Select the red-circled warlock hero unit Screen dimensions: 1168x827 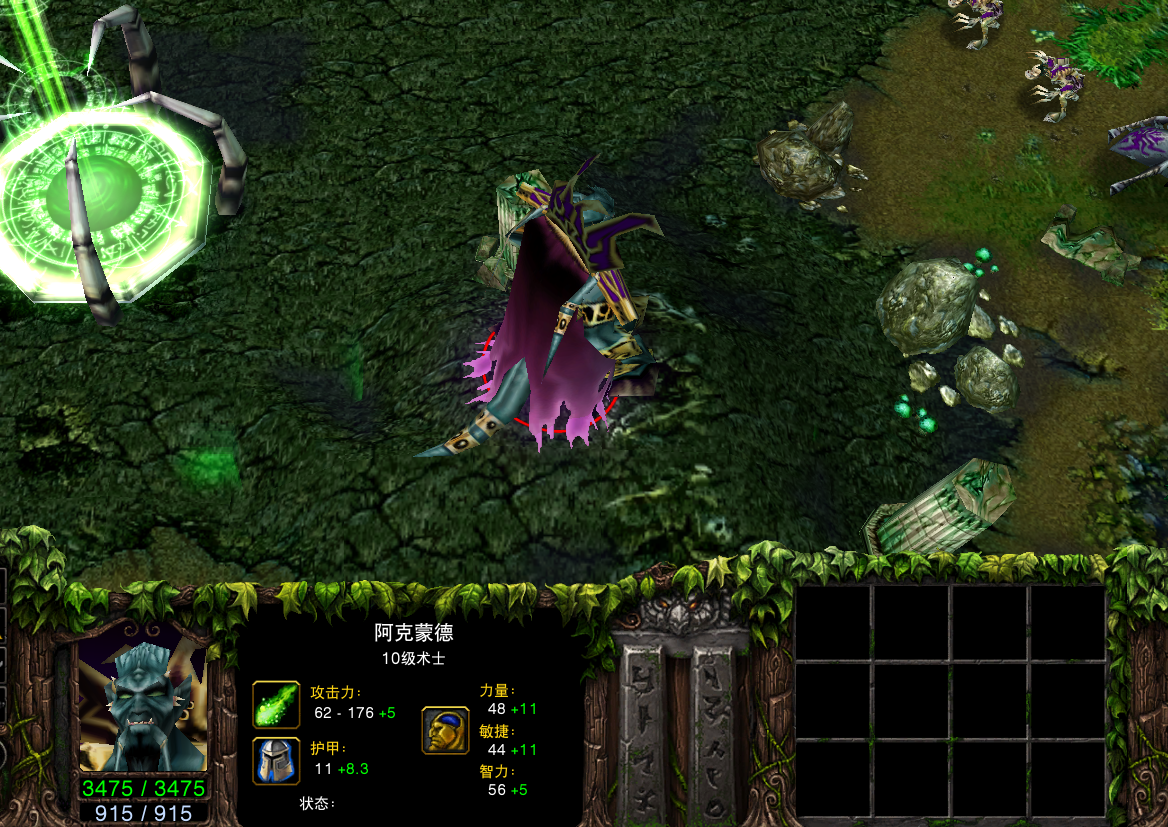click(x=556, y=318)
